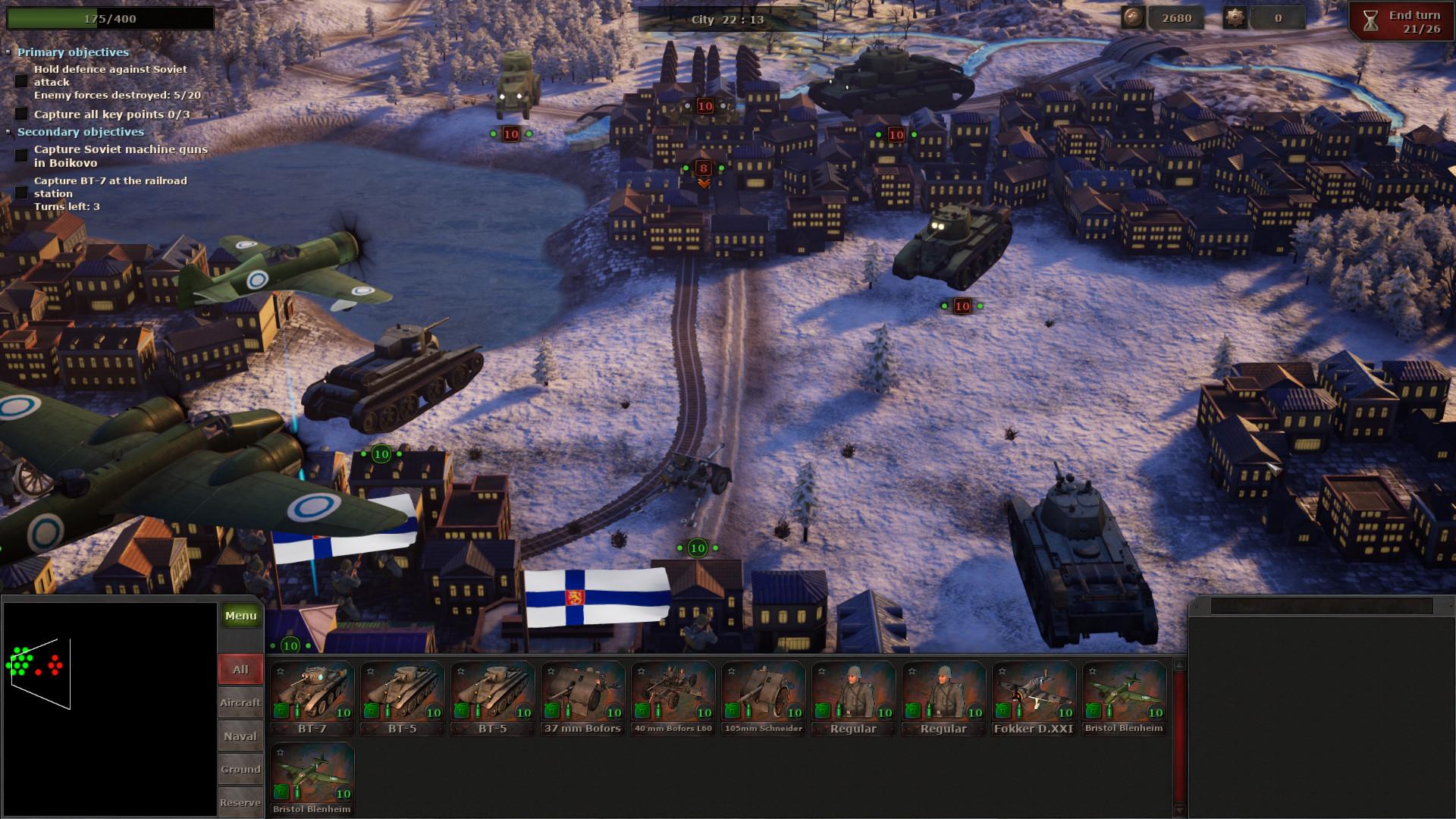
Task: Select the Ground units tab
Action: pos(240,769)
